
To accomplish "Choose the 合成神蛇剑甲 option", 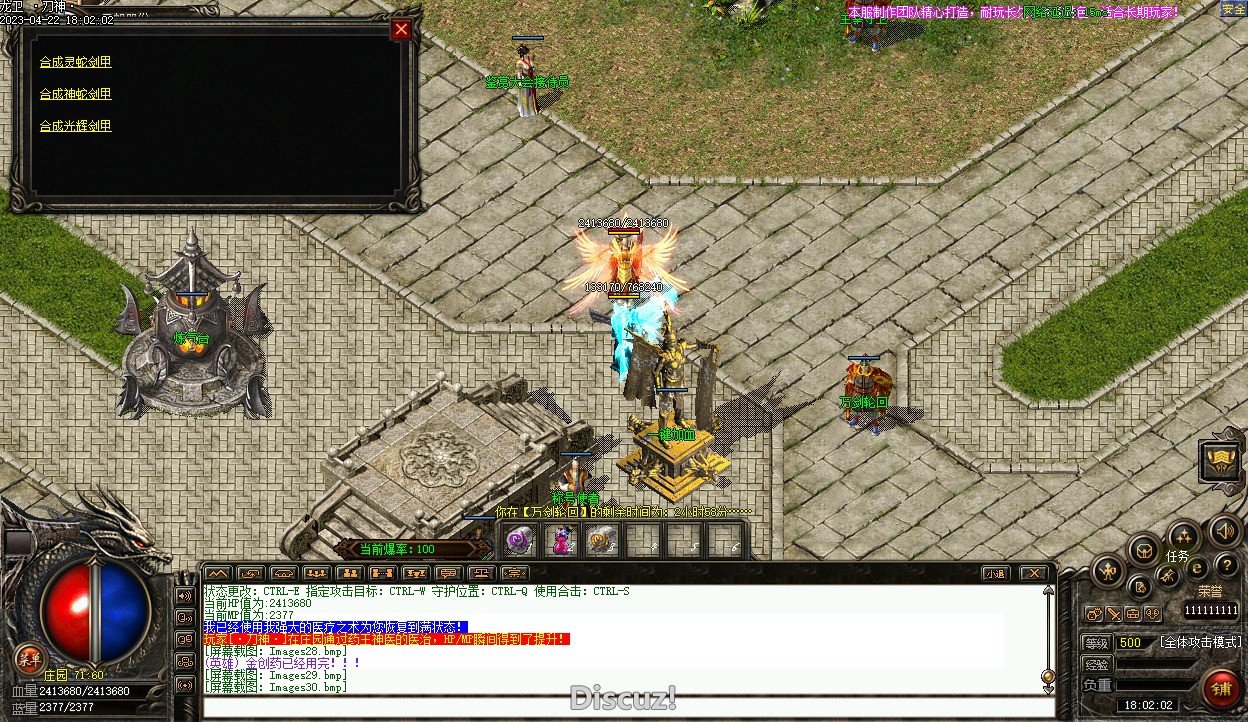I will click(x=76, y=94).
